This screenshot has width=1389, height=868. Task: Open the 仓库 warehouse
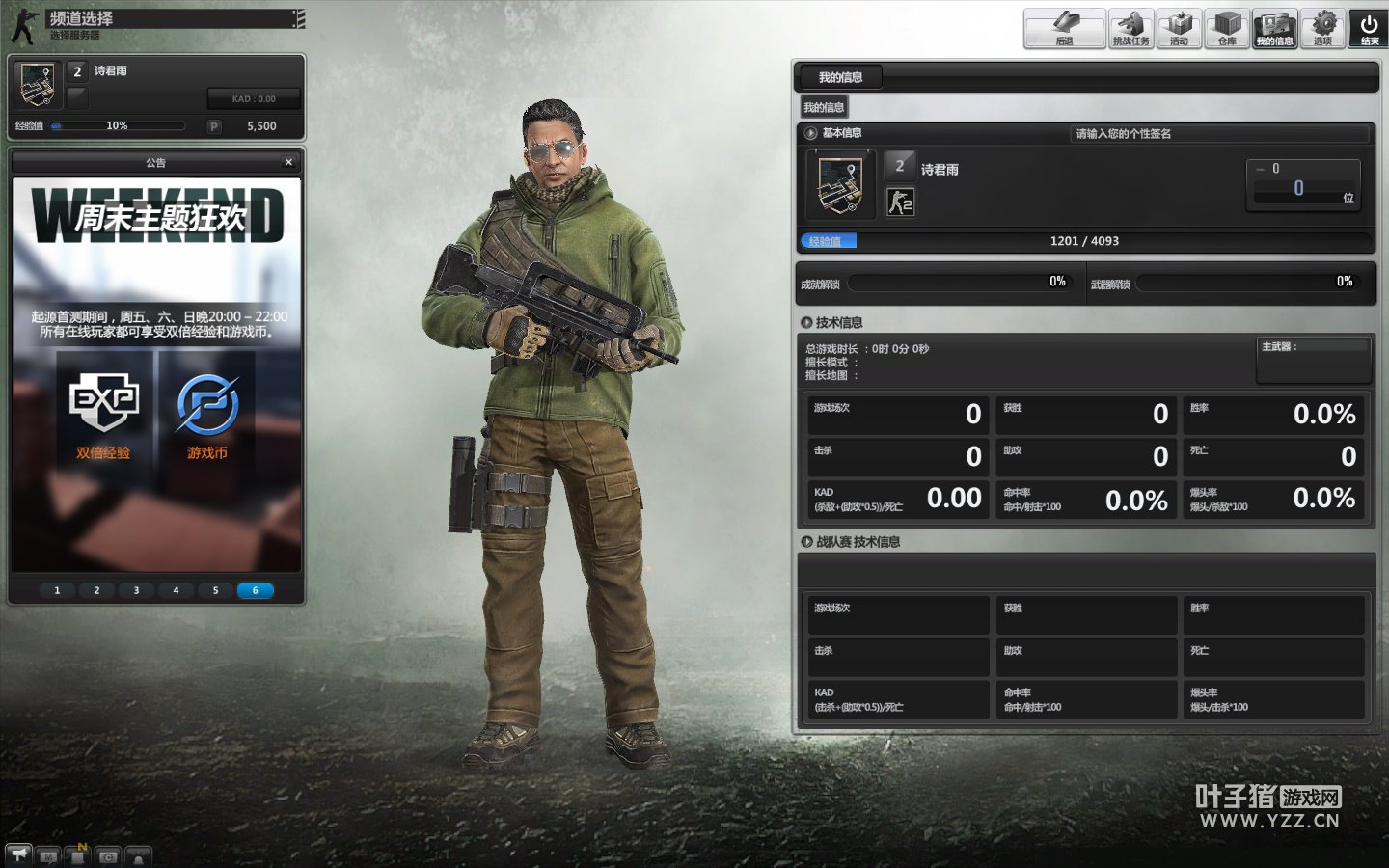(x=1227, y=28)
